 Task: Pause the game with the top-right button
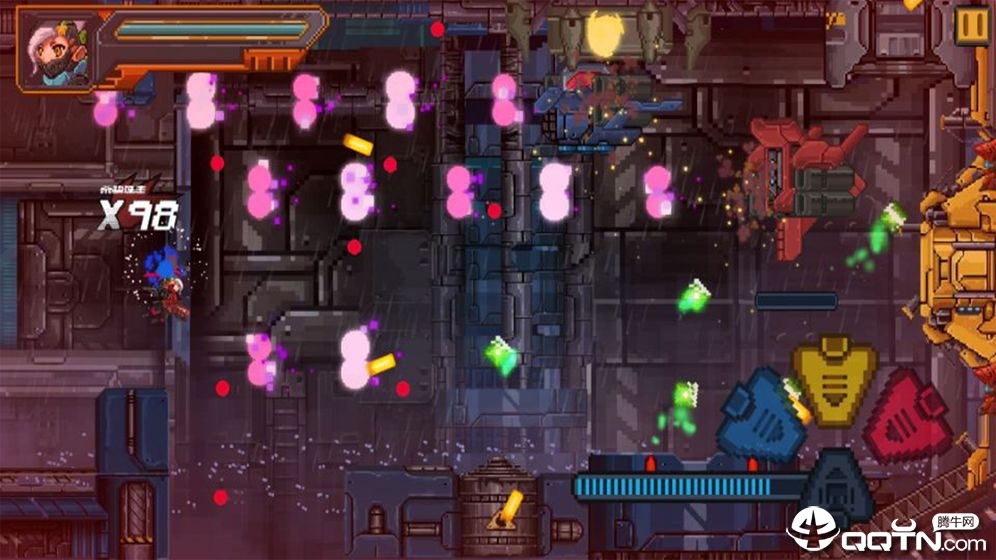969,25
